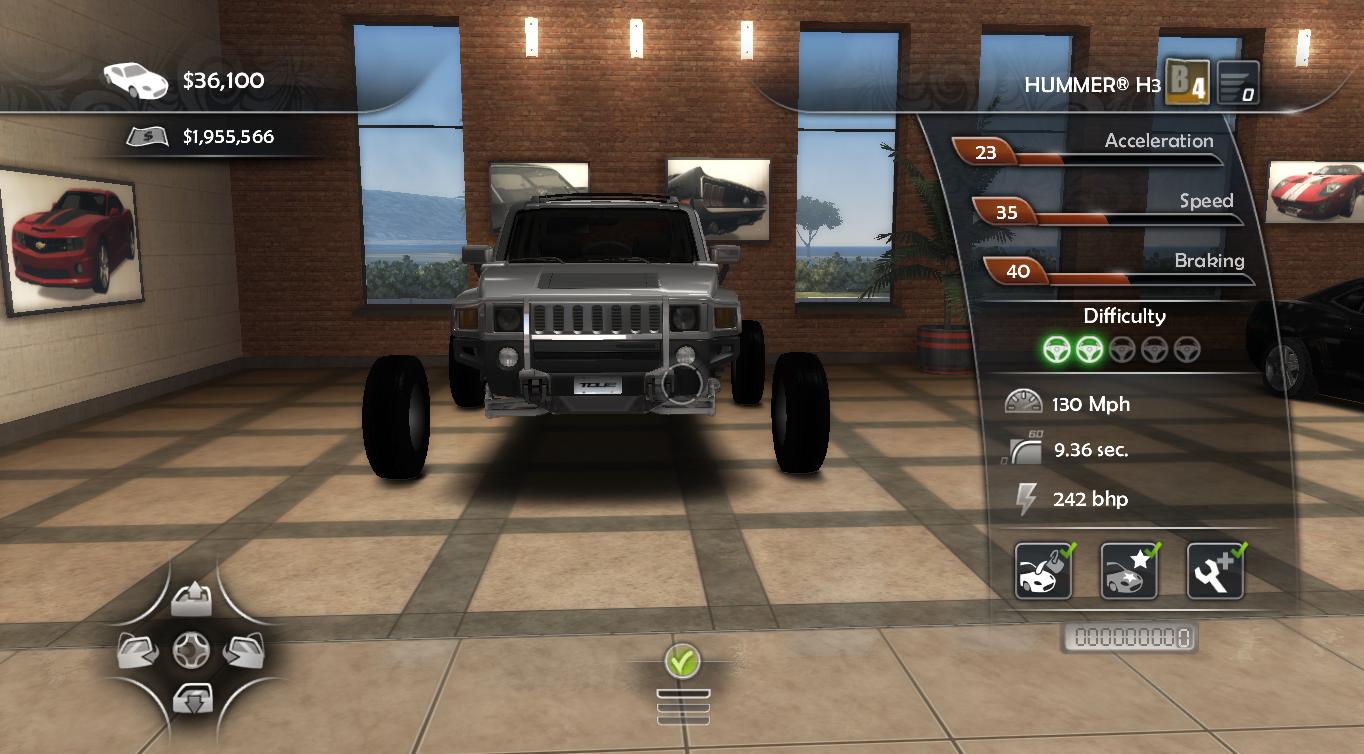Click the left car door control
The height and width of the screenshot is (754, 1364).
coord(139,651)
